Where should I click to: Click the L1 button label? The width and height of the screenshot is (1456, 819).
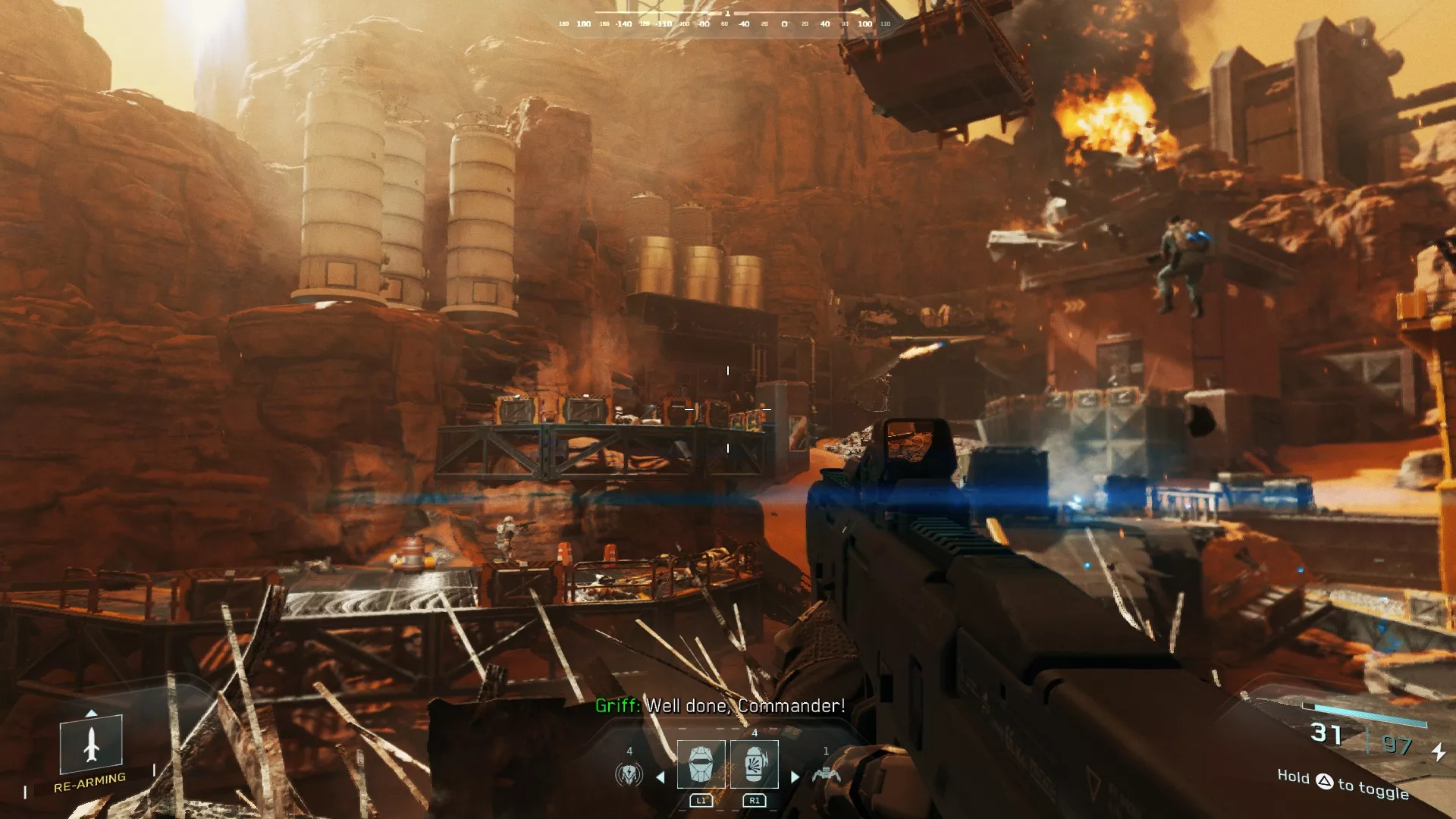(x=702, y=801)
